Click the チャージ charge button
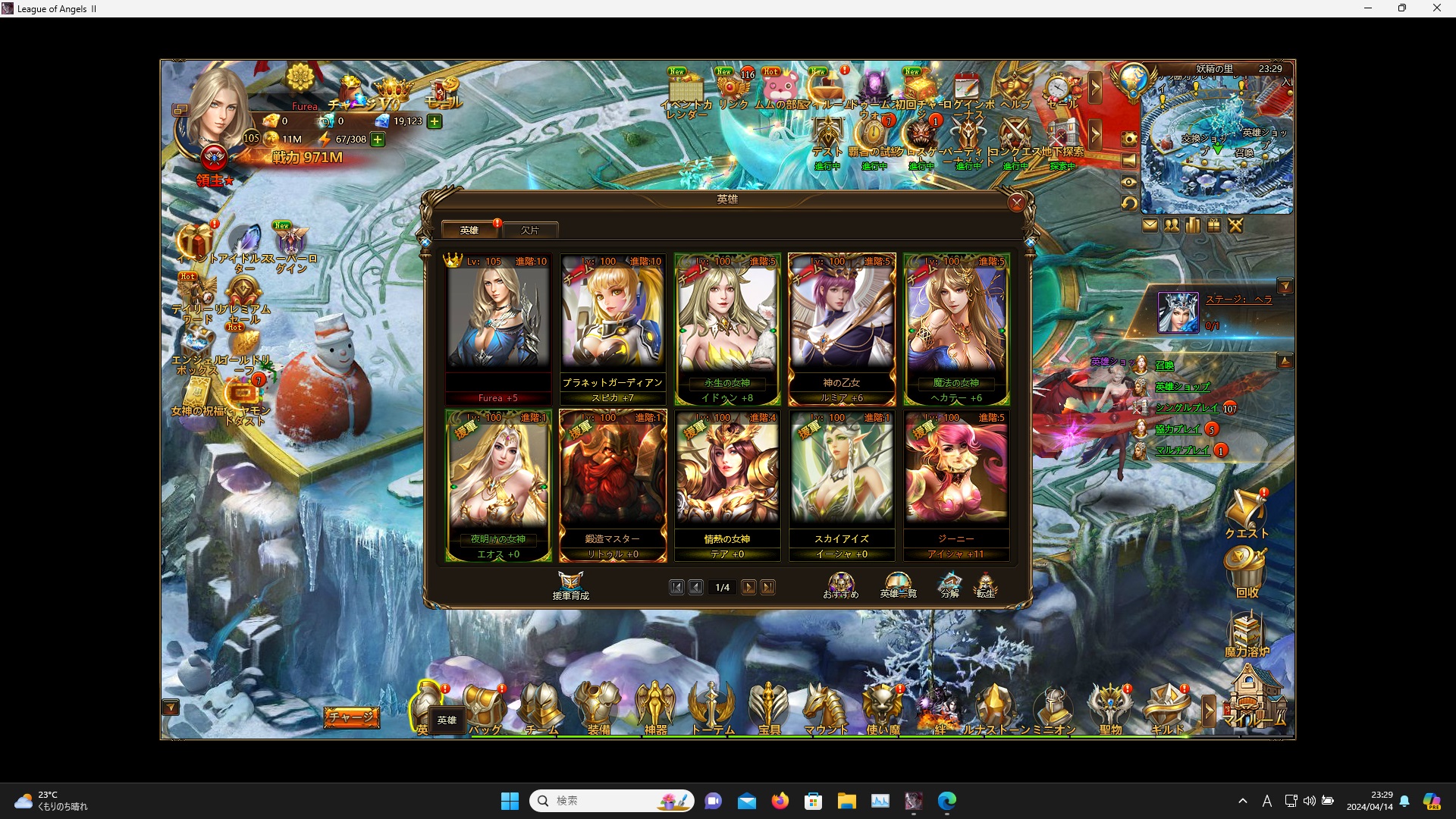 coord(351,718)
